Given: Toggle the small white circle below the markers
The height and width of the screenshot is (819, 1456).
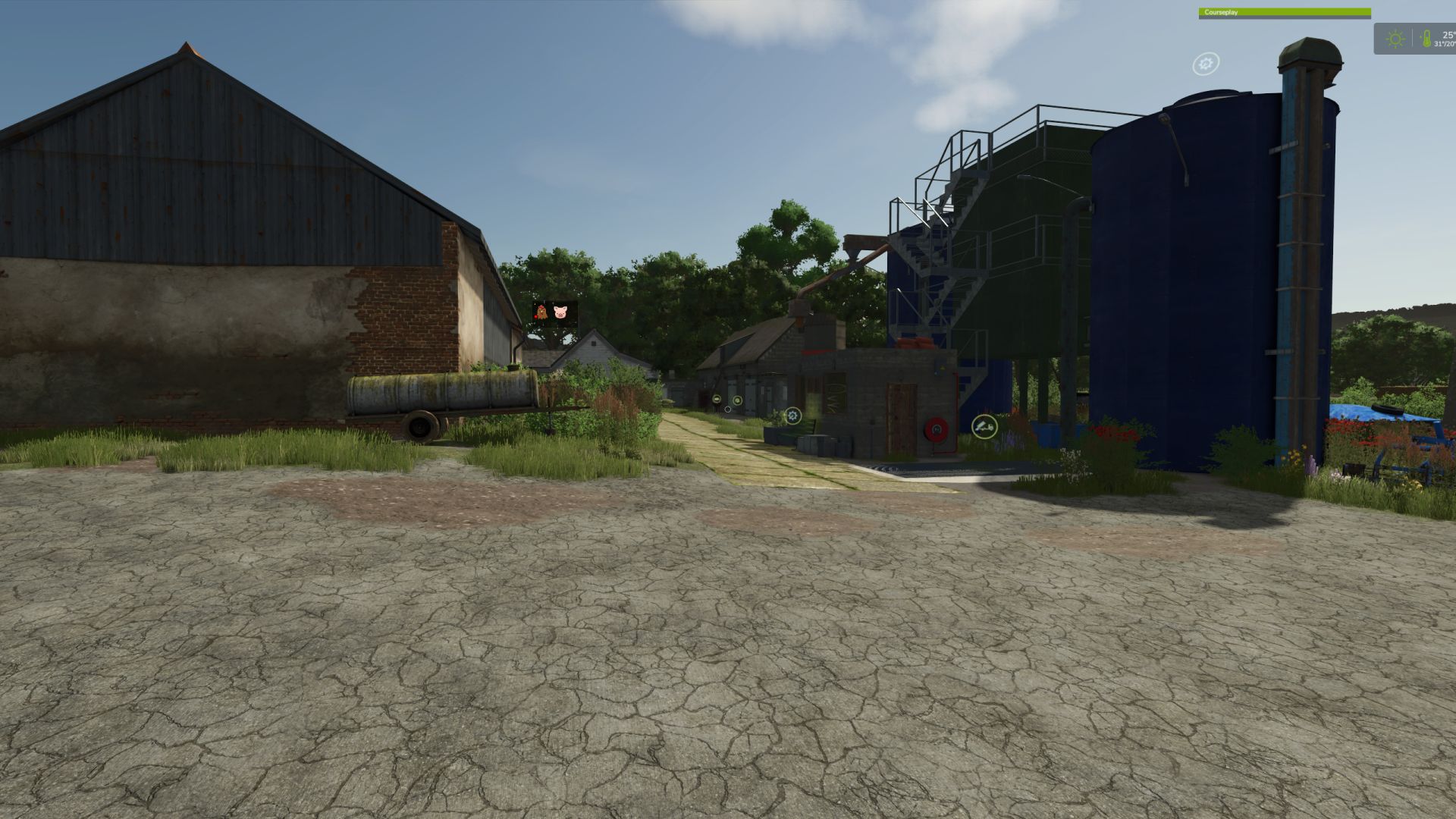Looking at the screenshot, I should (728, 409).
